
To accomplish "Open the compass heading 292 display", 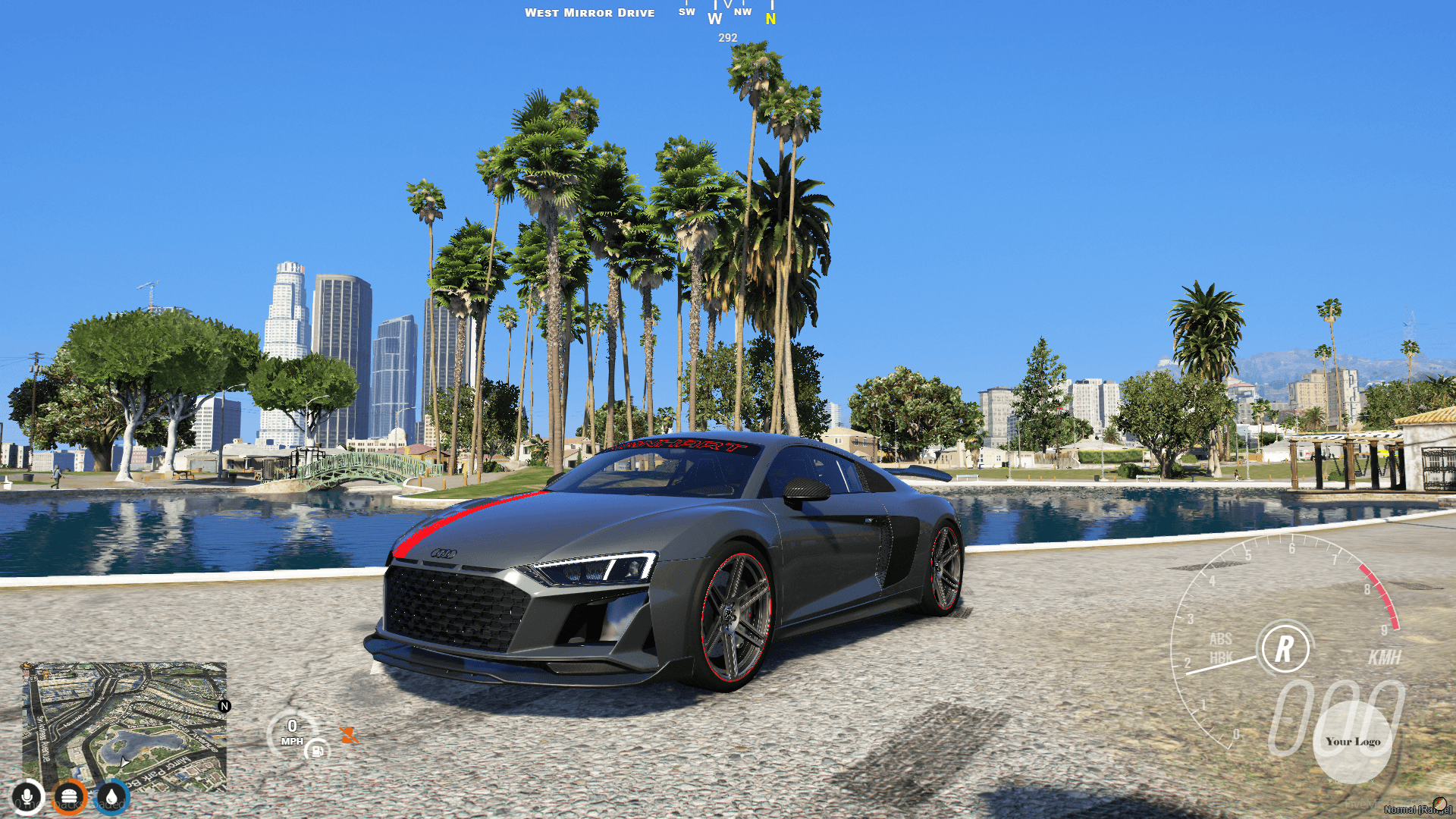I will pyautogui.click(x=726, y=36).
